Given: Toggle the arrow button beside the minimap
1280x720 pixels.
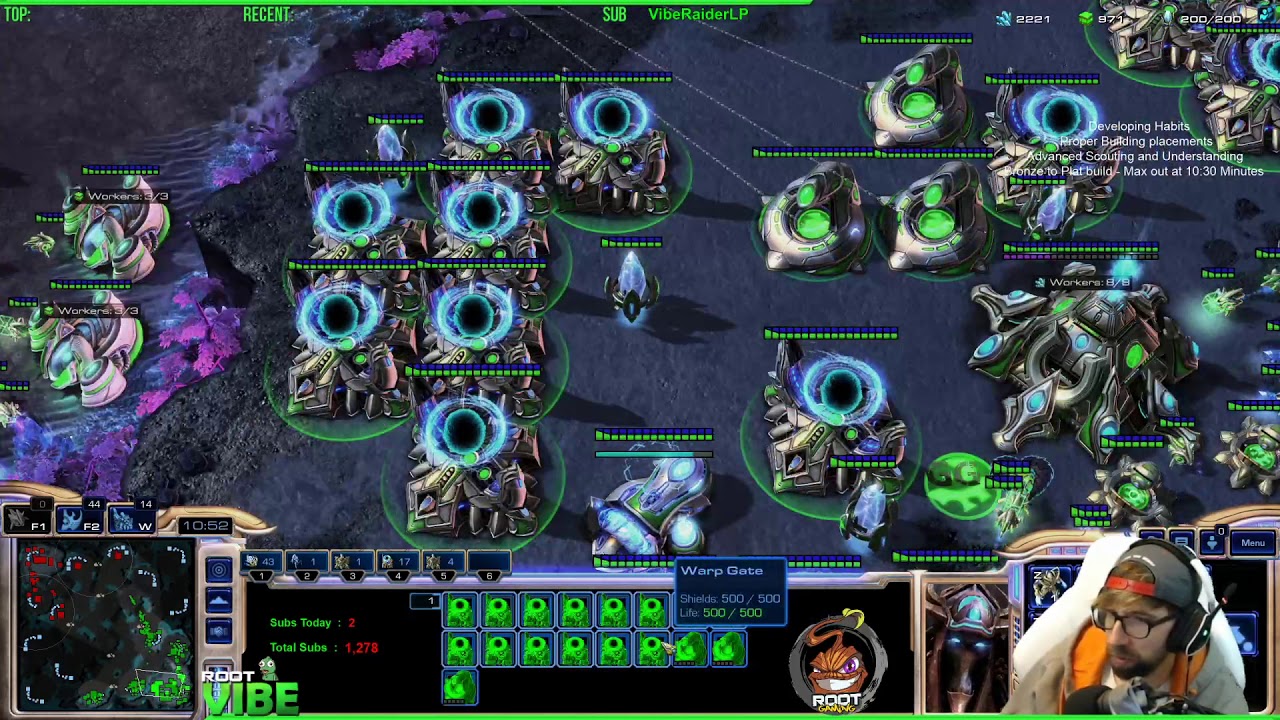Looking at the screenshot, I should [218, 599].
